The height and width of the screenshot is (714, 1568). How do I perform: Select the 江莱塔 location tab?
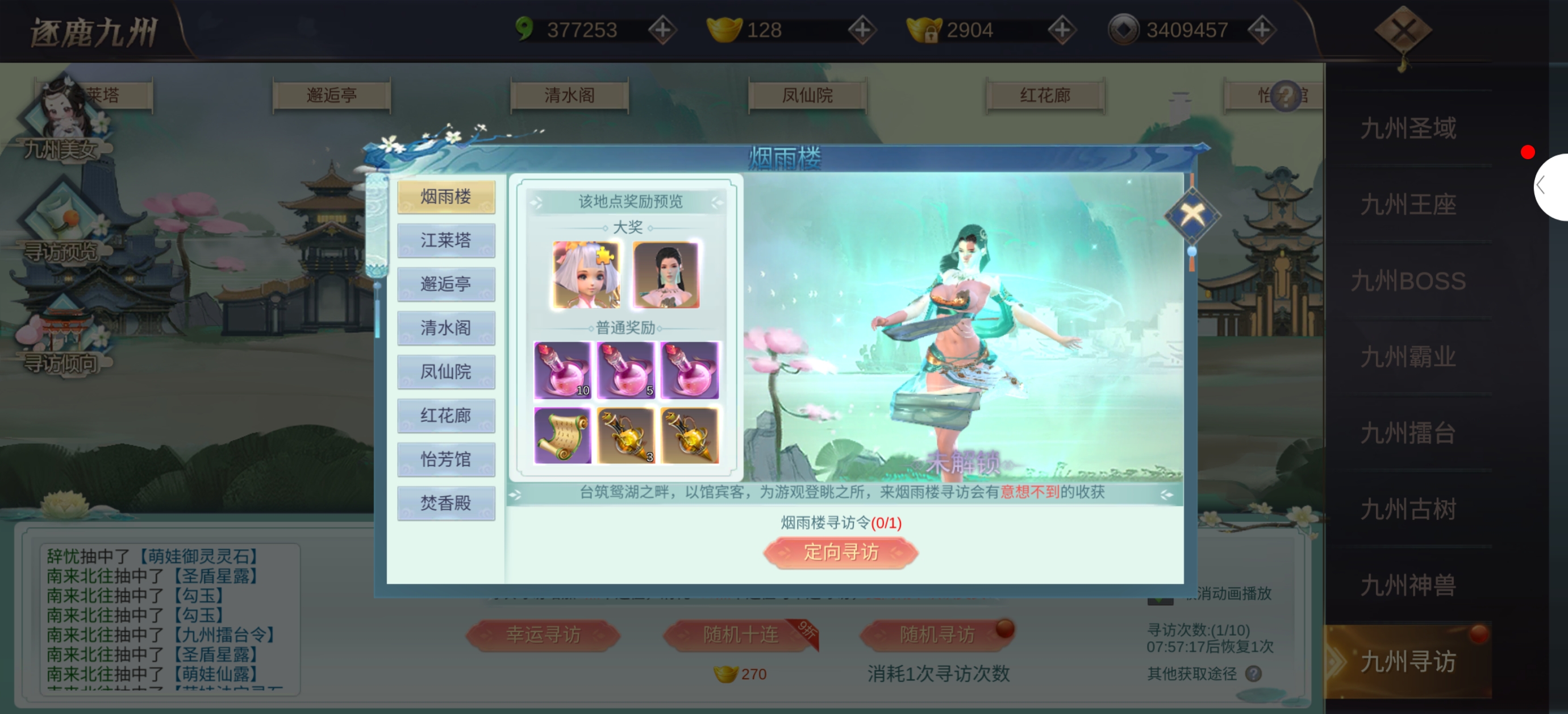[x=445, y=240]
